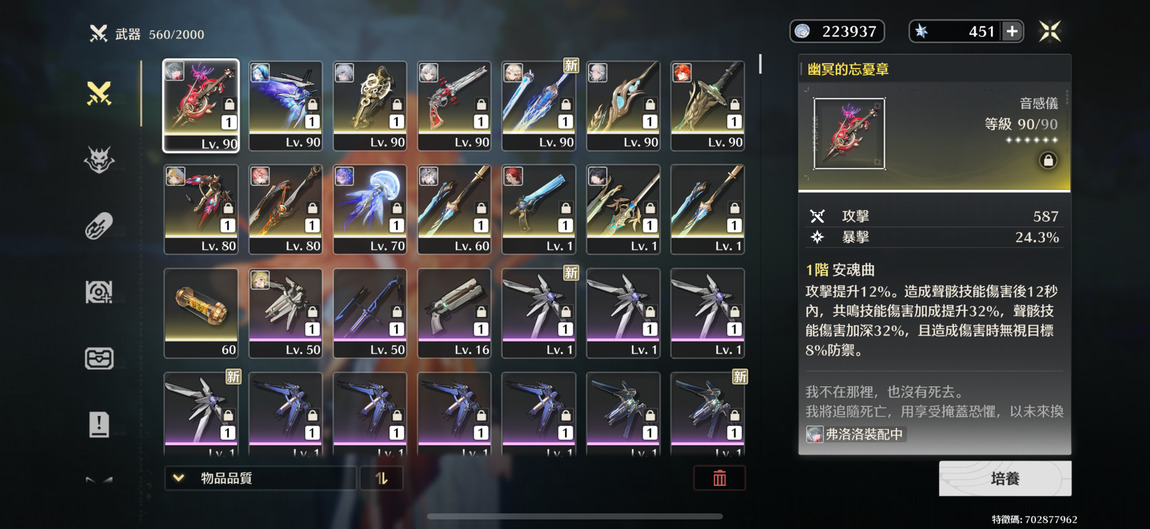Toggle the lock icon on weapon details
Image resolution: width=1150 pixels, height=529 pixels.
[x=1047, y=160]
